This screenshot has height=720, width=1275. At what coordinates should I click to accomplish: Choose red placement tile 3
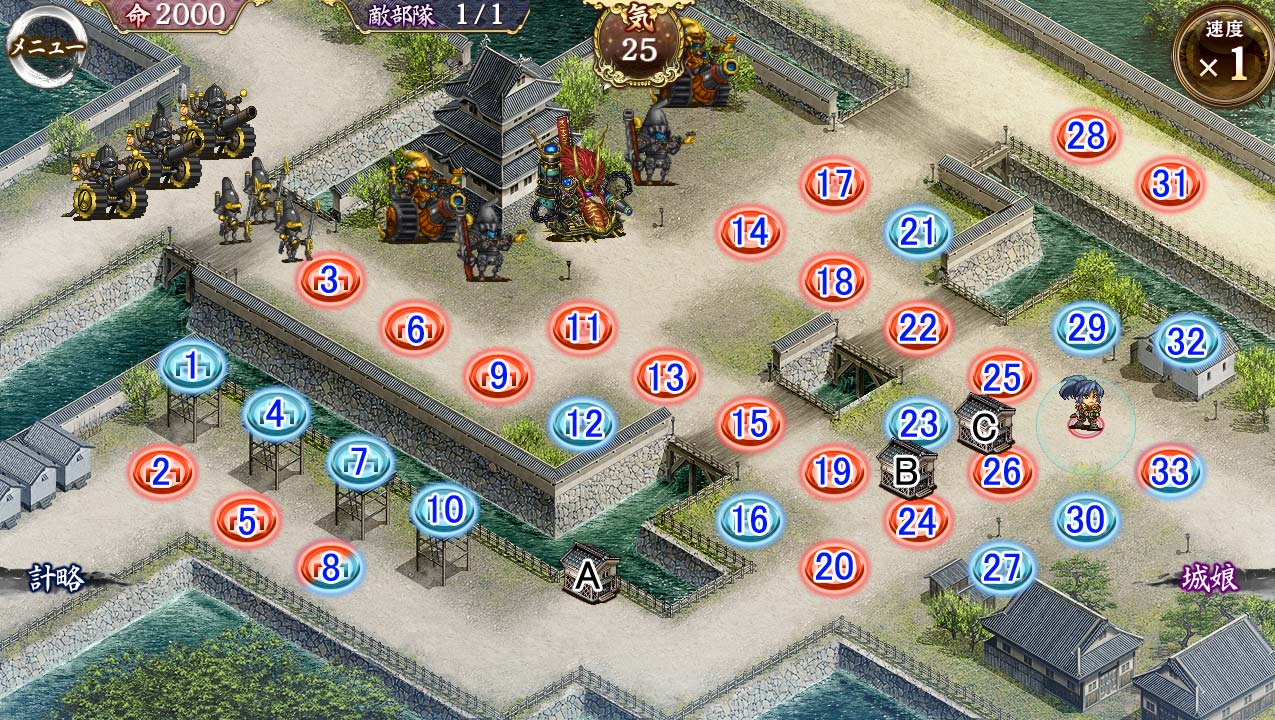330,281
